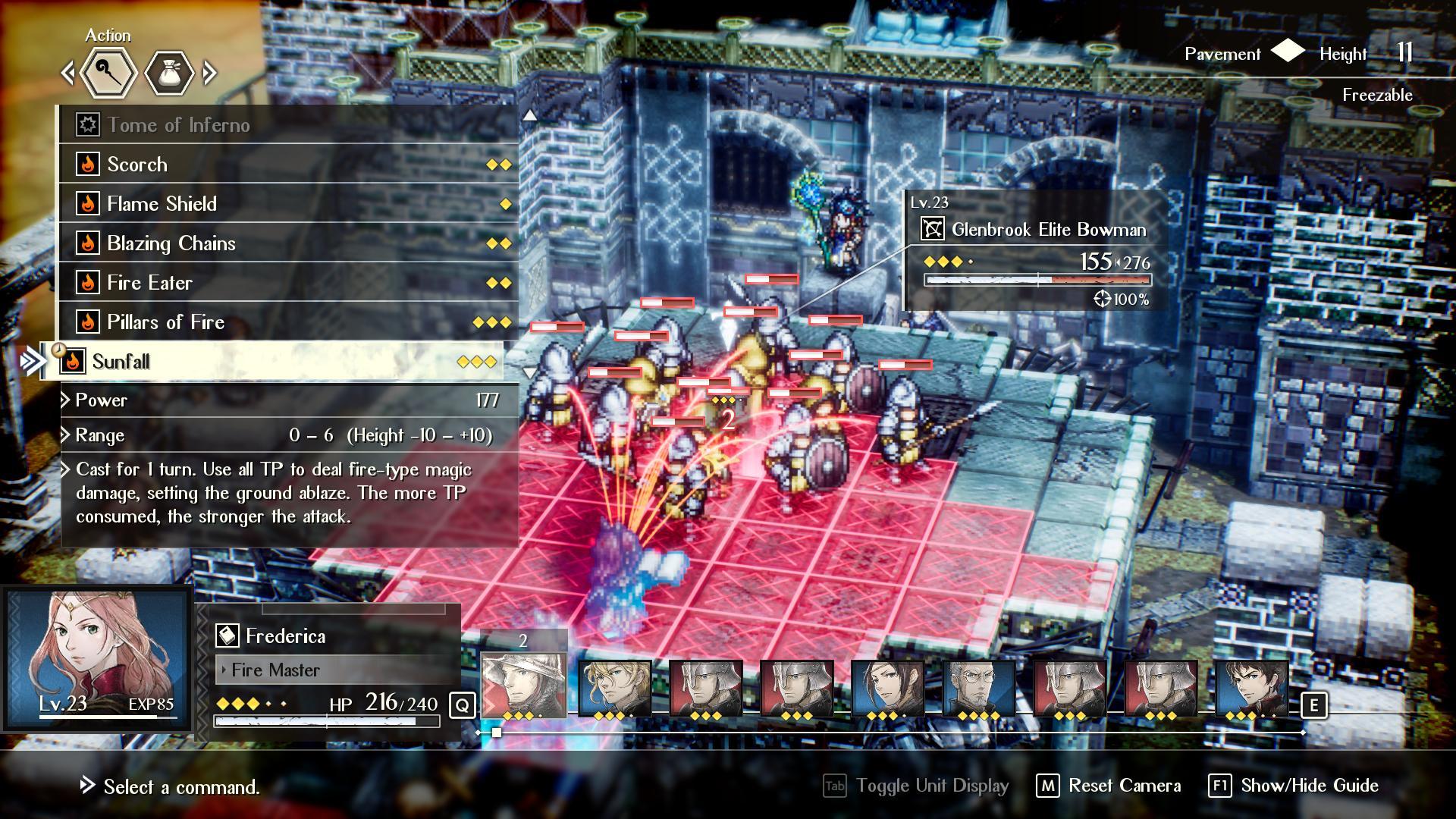Confirm the highlighted Sunfall ability
Viewport: 1456px width, 819px height.
(273, 362)
